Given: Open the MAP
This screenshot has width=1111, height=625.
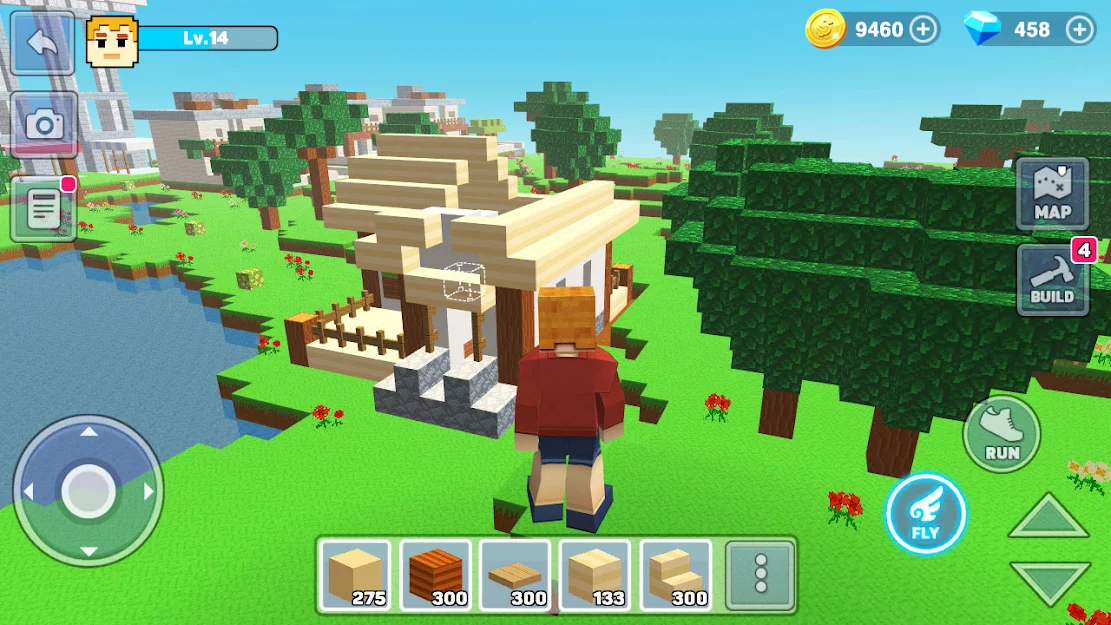Looking at the screenshot, I should pos(1052,193).
